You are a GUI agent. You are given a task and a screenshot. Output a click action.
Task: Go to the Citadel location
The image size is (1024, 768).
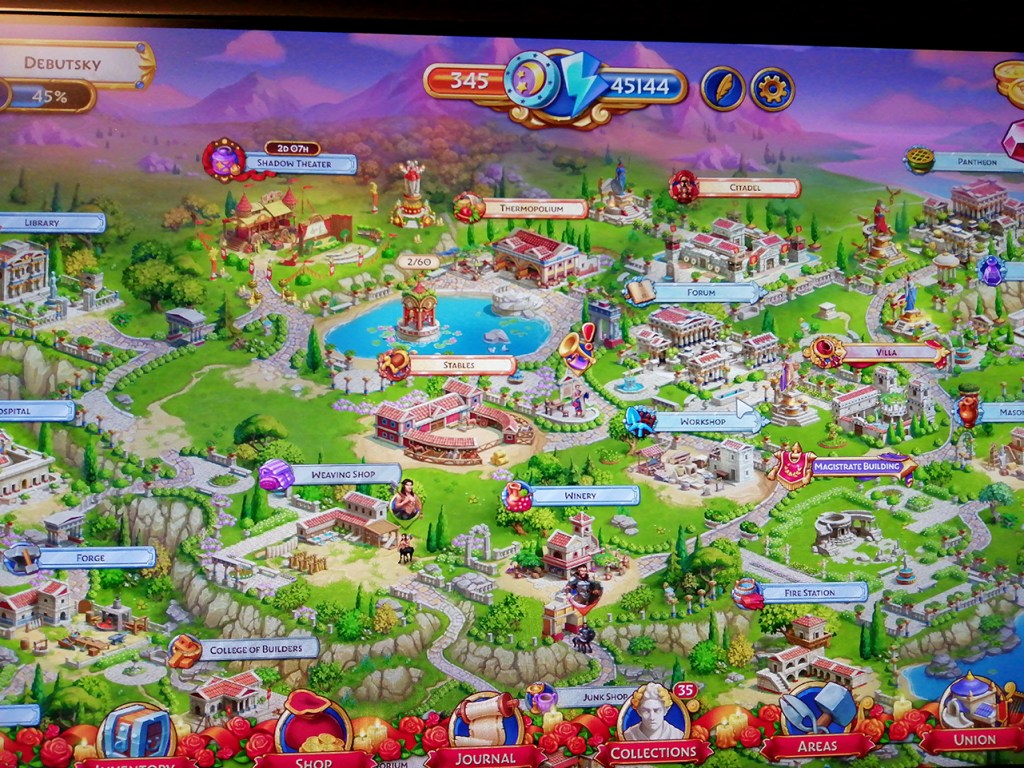(x=746, y=187)
